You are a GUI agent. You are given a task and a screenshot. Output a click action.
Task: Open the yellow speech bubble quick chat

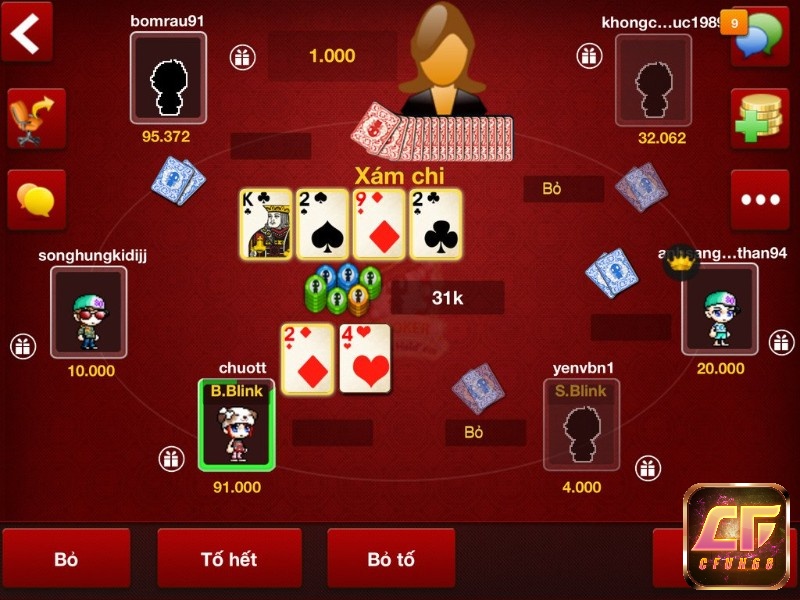pyautogui.click(x=36, y=199)
